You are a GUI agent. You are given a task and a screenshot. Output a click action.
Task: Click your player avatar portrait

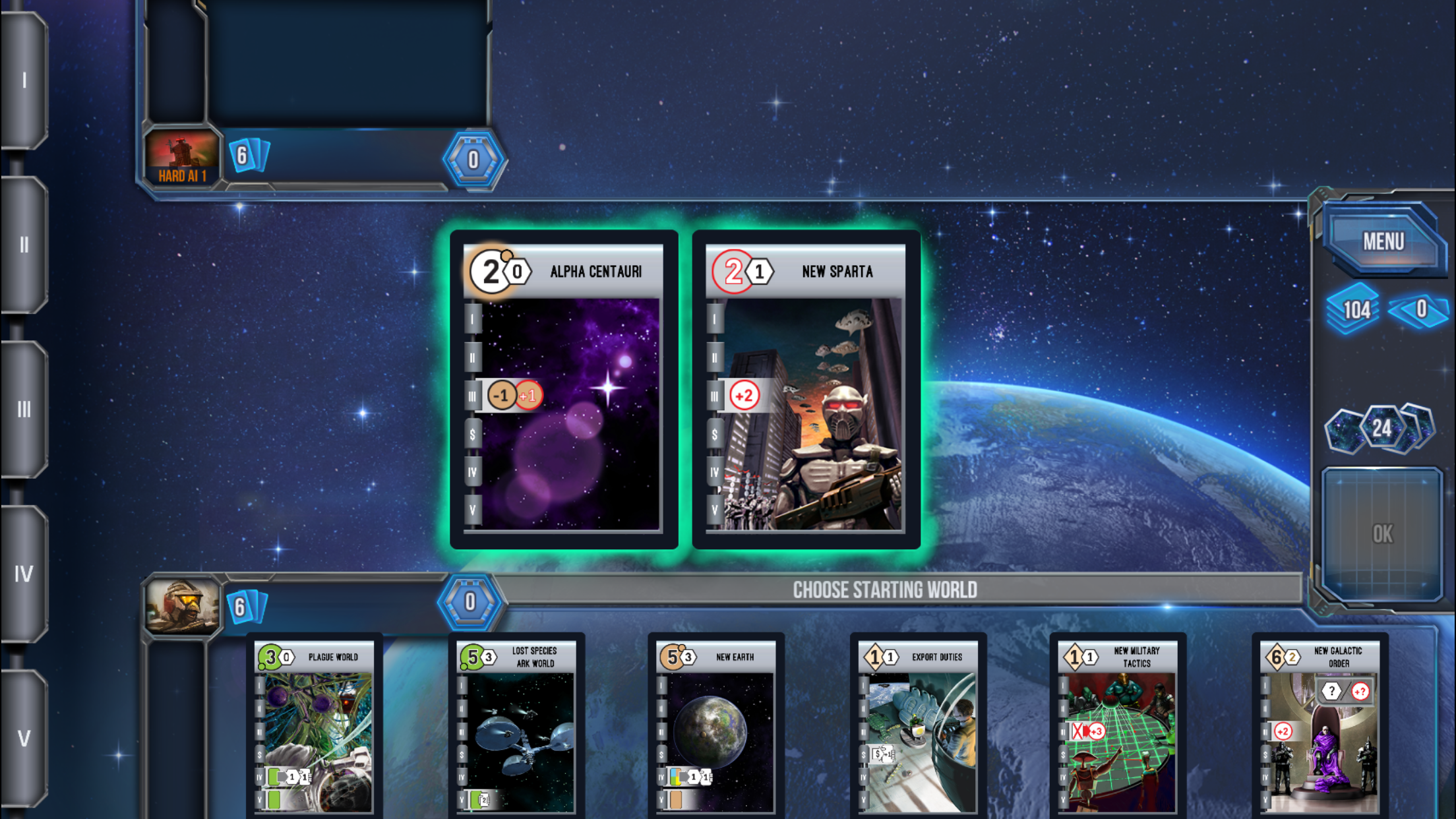tap(183, 605)
